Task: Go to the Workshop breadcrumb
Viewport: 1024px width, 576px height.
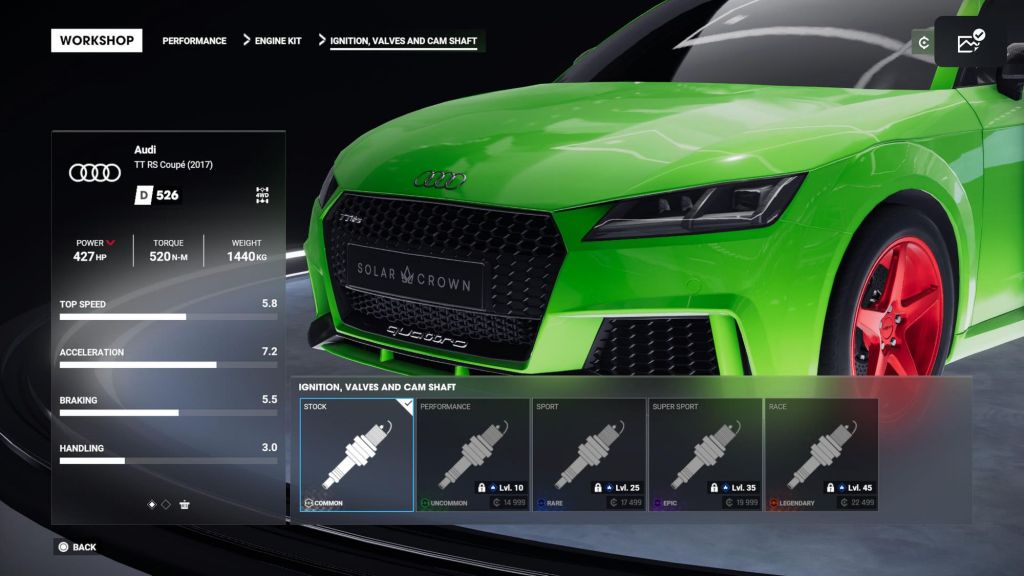Action: [x=96, y=41]
